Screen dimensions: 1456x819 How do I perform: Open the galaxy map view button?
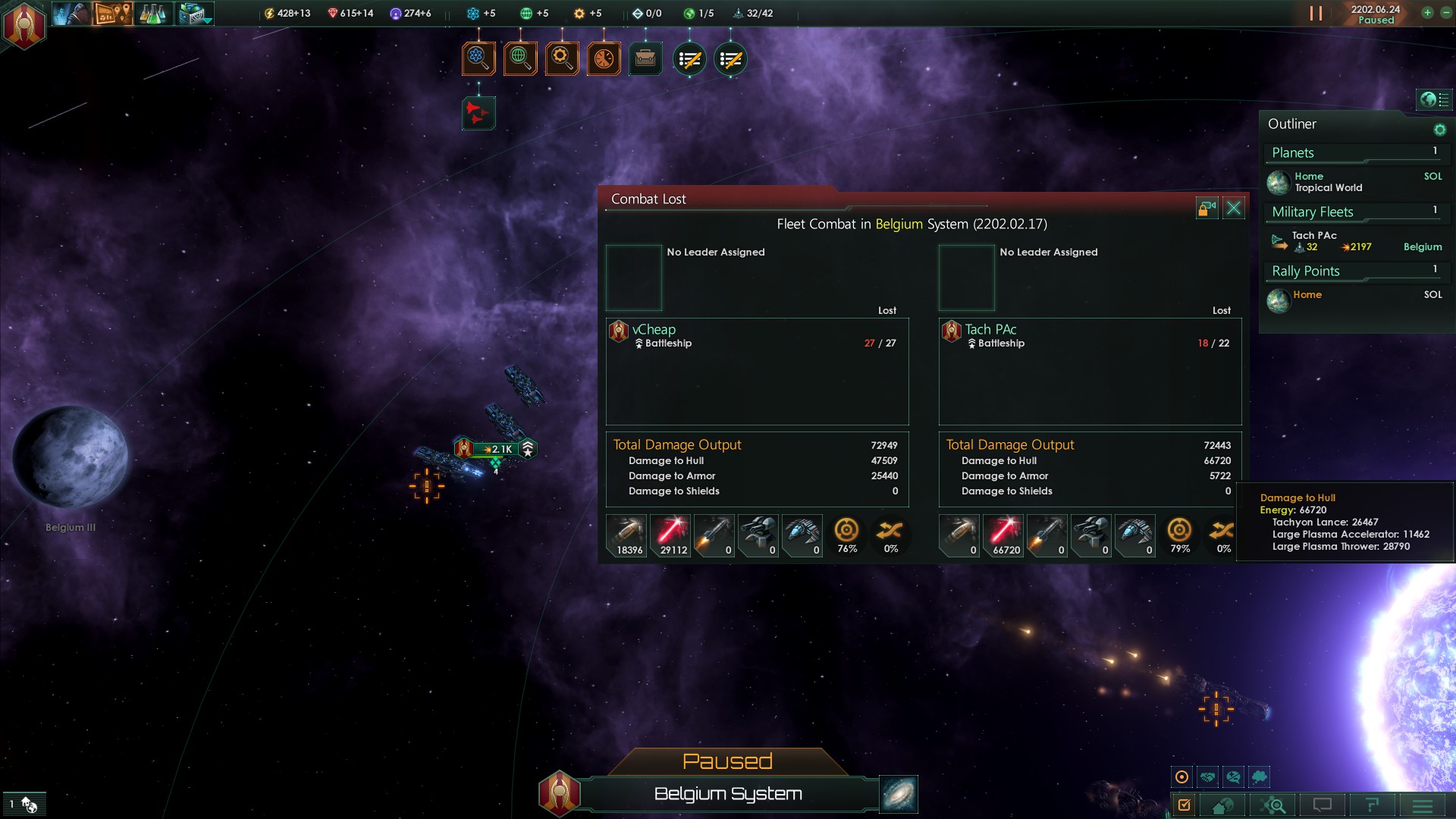pos(899,793)
